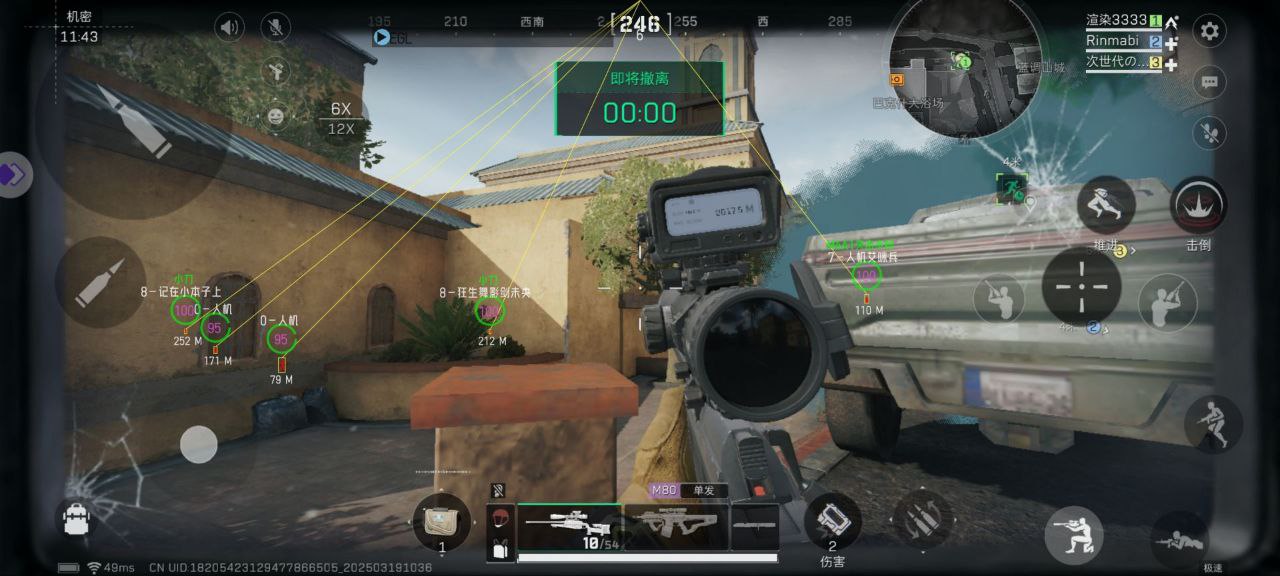This screenshot has height=576, width=1280.
Task: Tap the crouch stance button
Action: point(1074,534)
